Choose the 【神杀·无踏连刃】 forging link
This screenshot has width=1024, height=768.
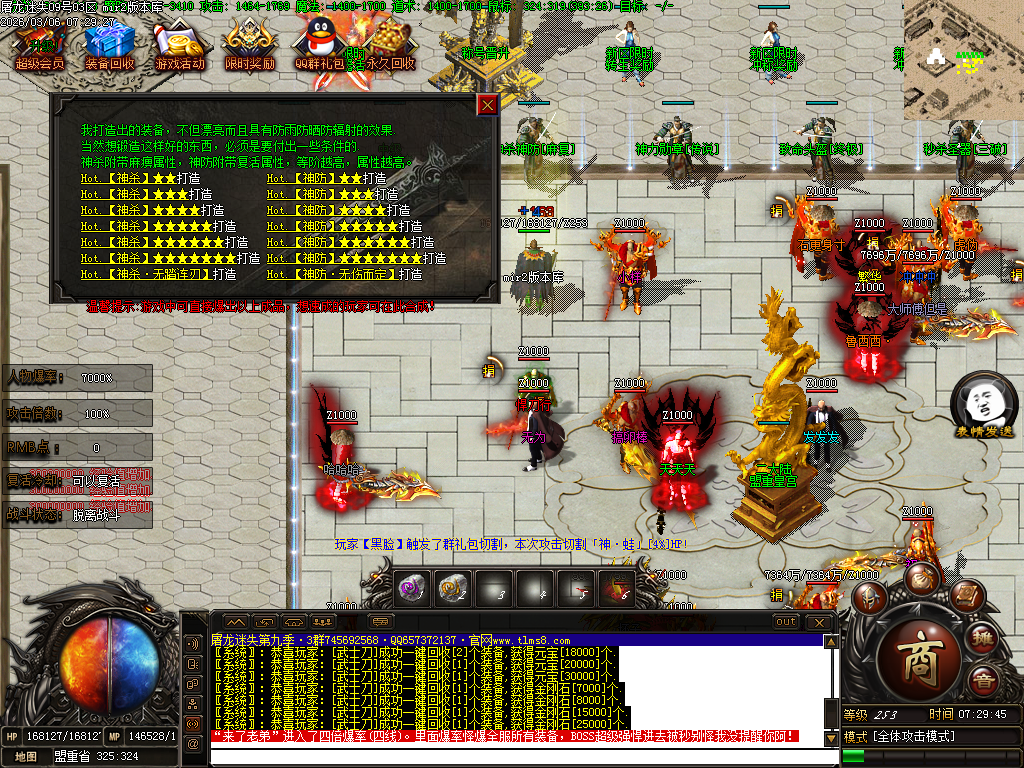[x=158, y=274]
